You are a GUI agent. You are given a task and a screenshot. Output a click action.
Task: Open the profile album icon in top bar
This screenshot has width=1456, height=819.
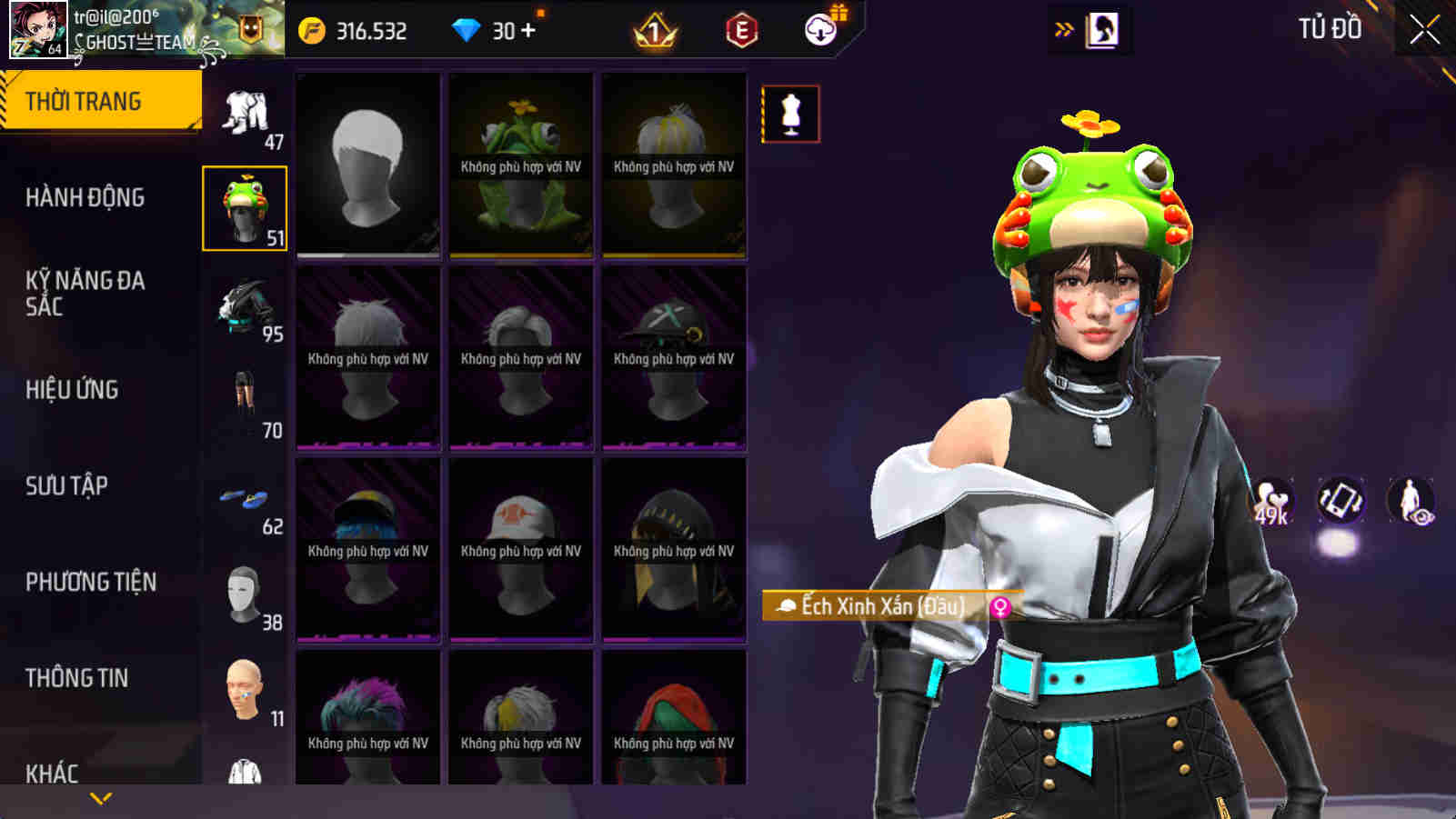pos(1099,28)
